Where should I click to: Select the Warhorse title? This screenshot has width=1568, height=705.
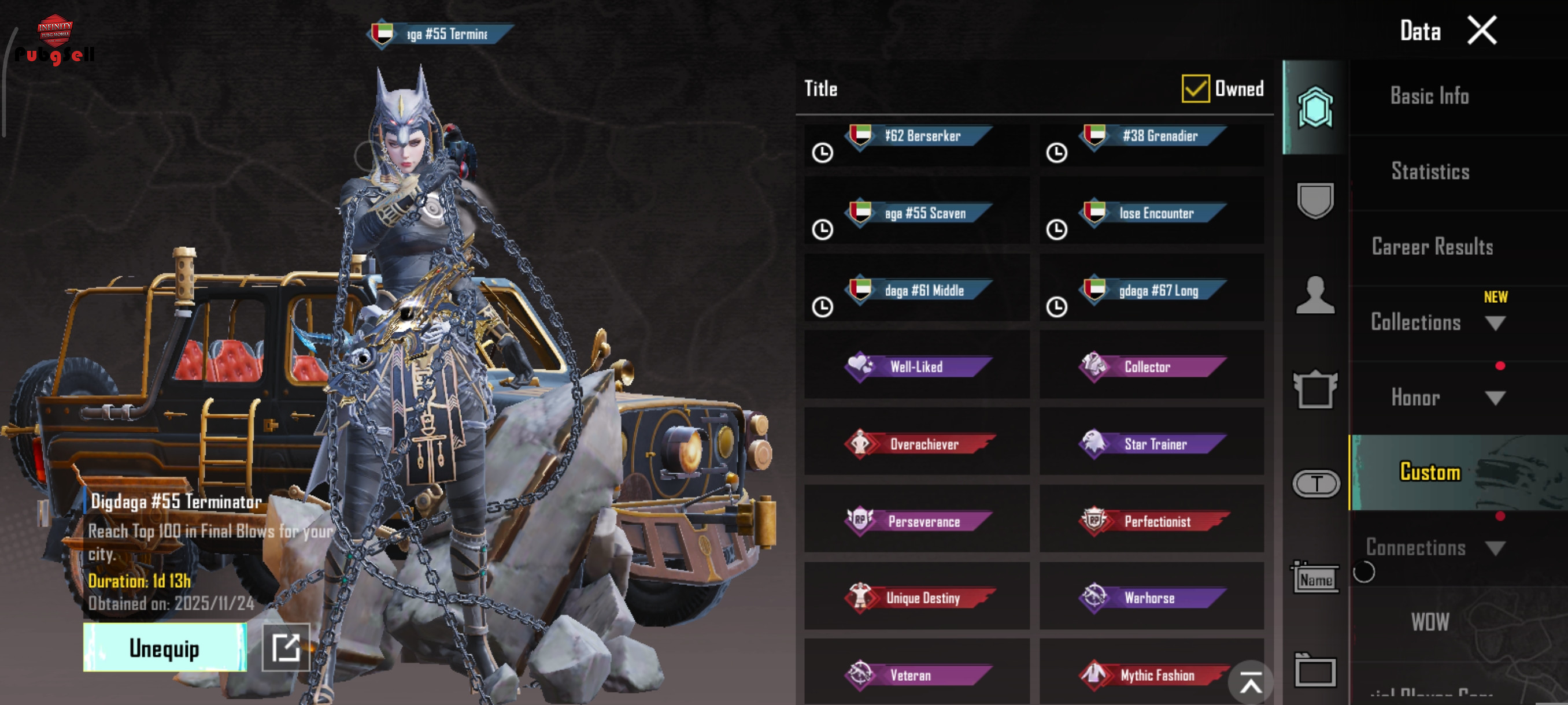click(x=1152, y=598)
